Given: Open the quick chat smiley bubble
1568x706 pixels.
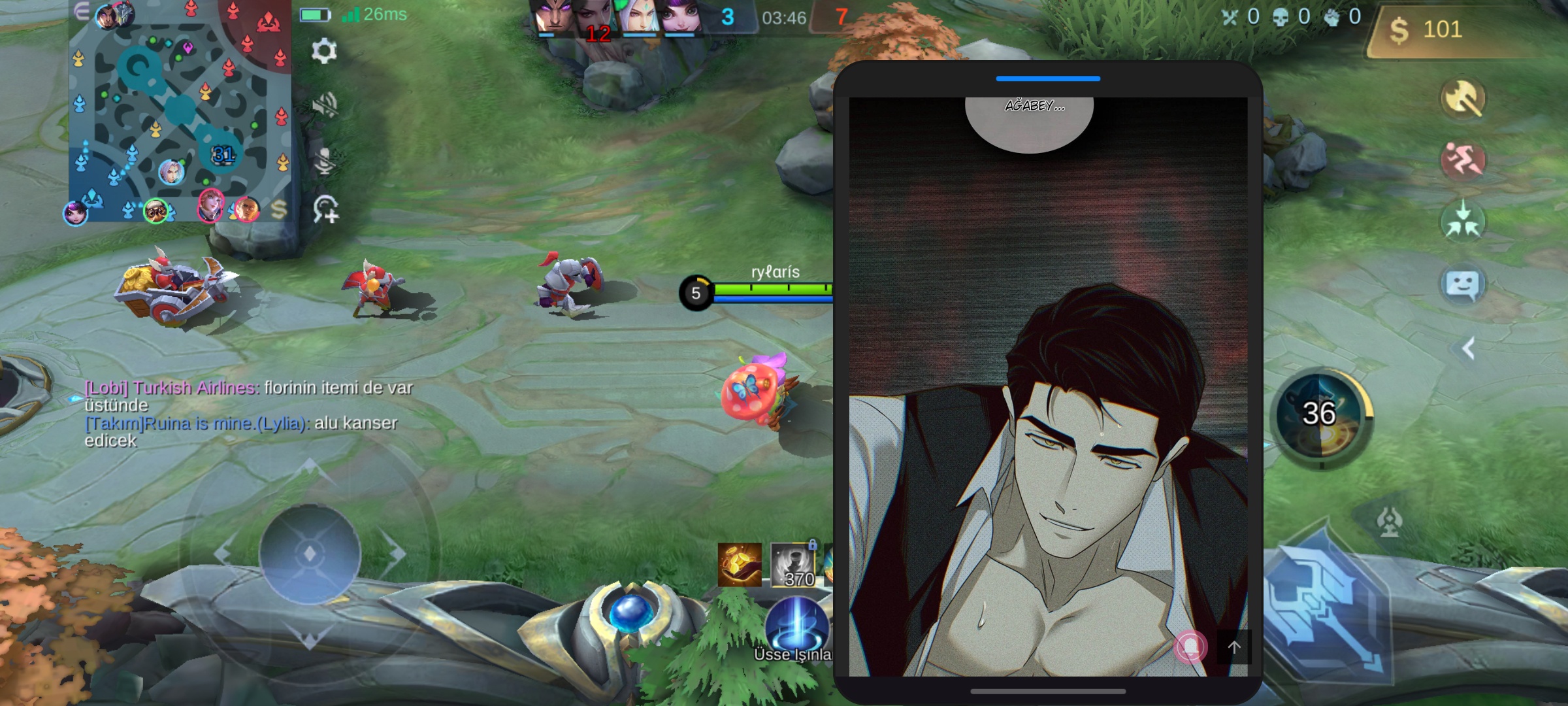Looking at the screenshot, I should (x=1463, y=285).
